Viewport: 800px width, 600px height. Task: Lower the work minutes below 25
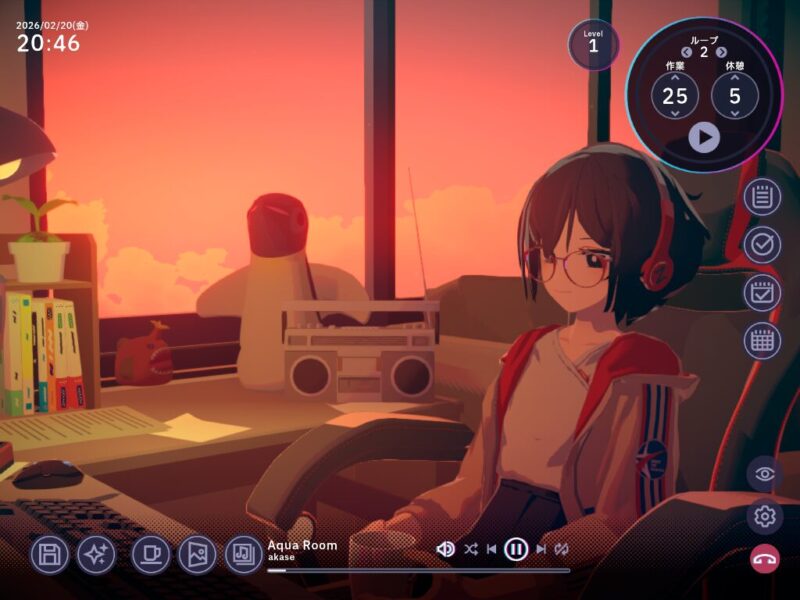[x=675, y=115]
